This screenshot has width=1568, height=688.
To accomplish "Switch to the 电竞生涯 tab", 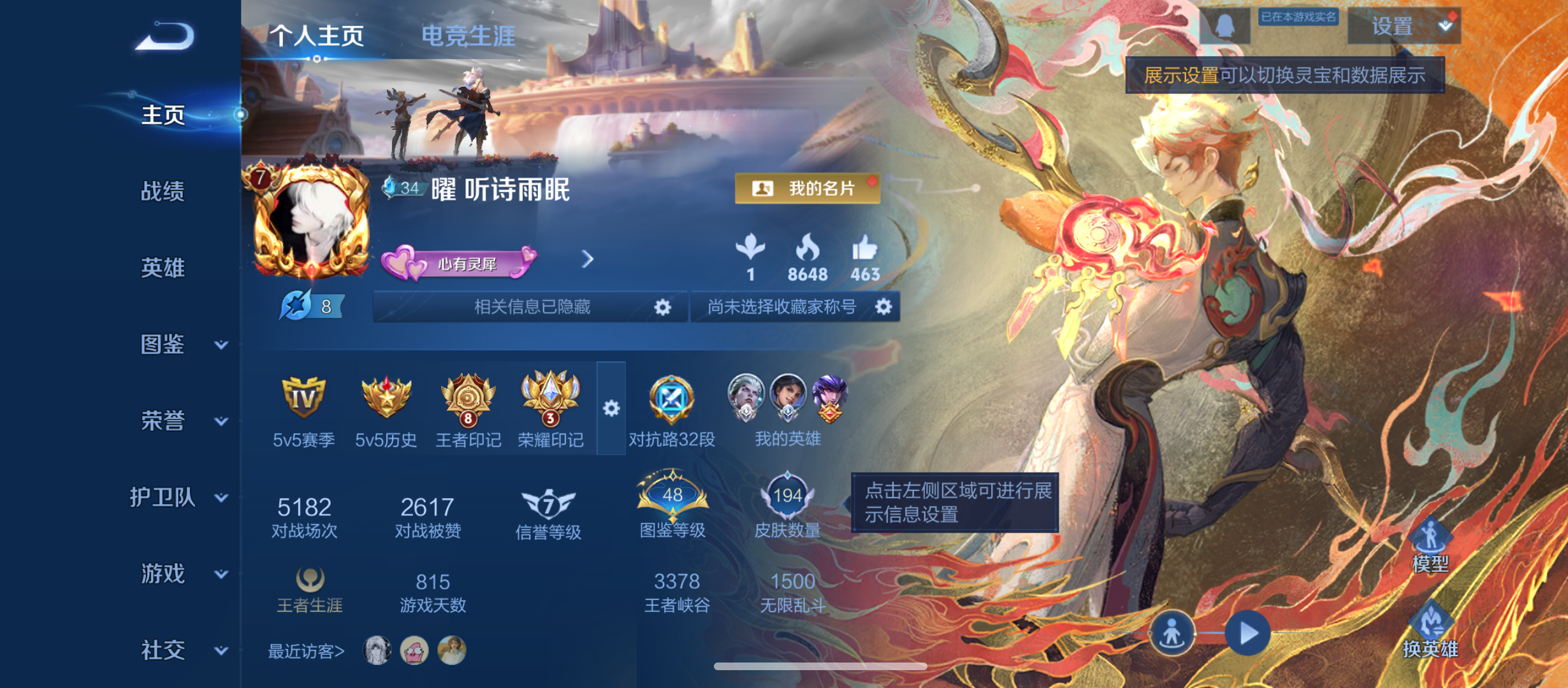I will [470, 36].
